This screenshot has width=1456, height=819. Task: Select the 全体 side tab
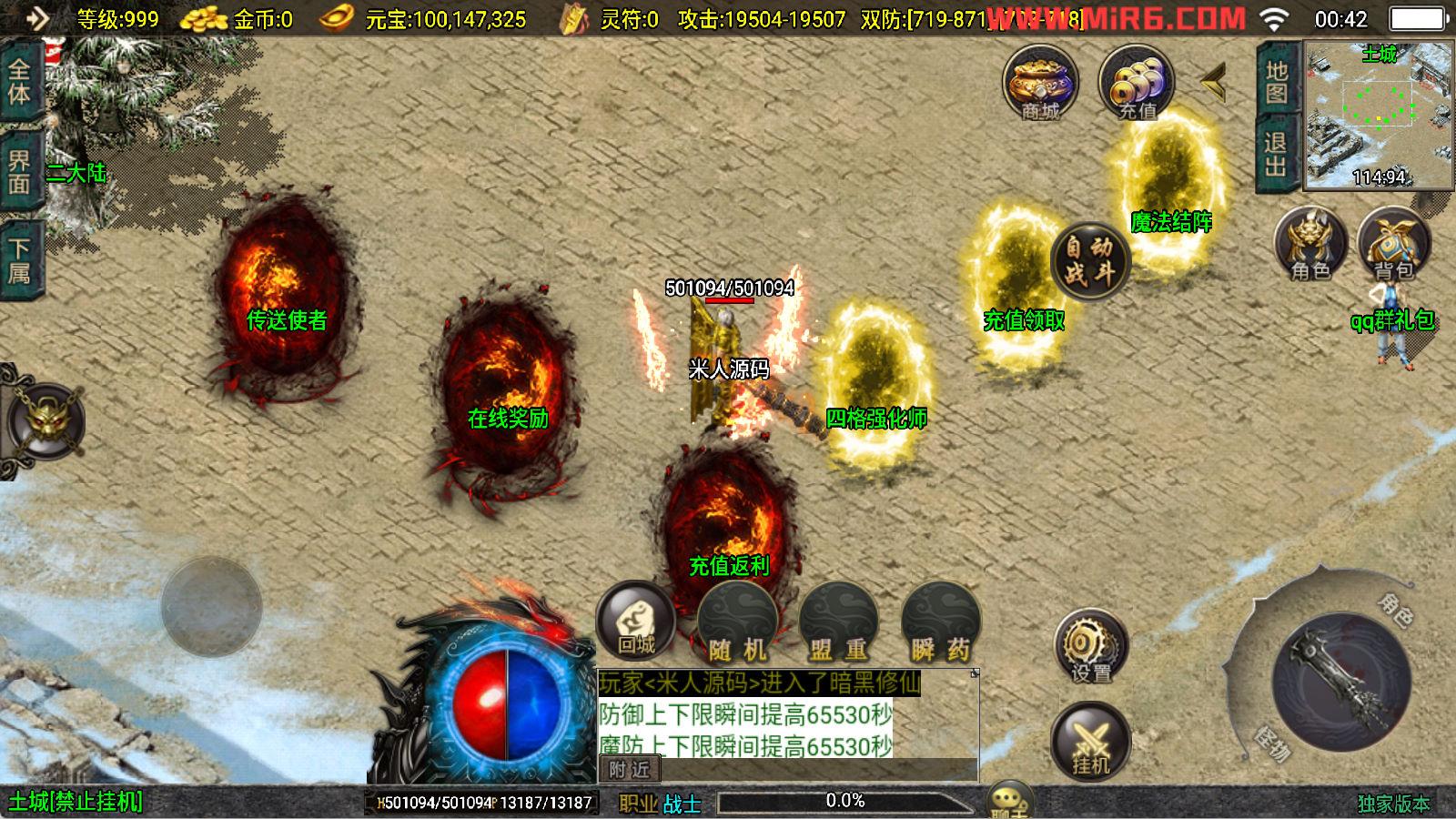tap(19, 81)
